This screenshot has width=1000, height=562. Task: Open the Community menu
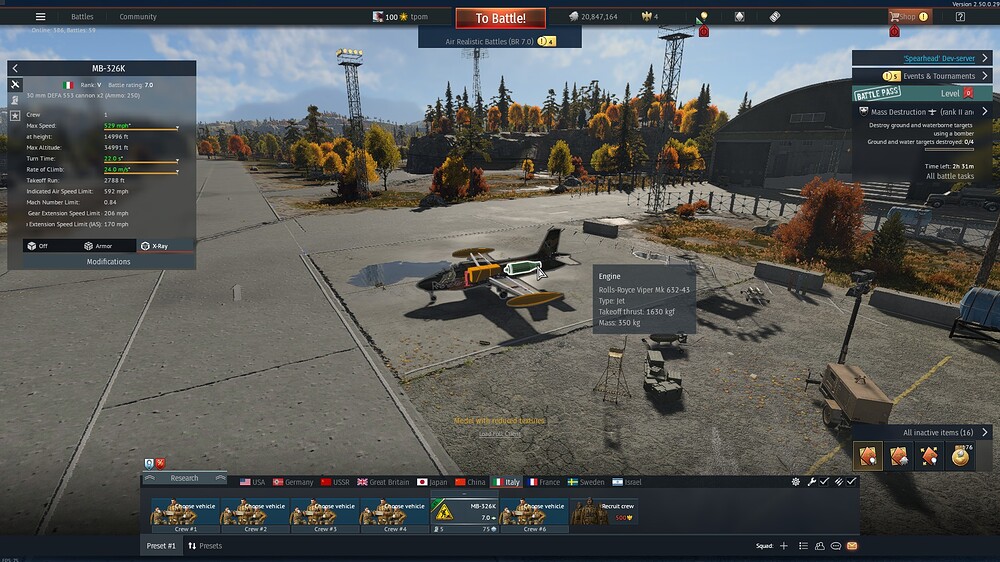click(138, 17)
